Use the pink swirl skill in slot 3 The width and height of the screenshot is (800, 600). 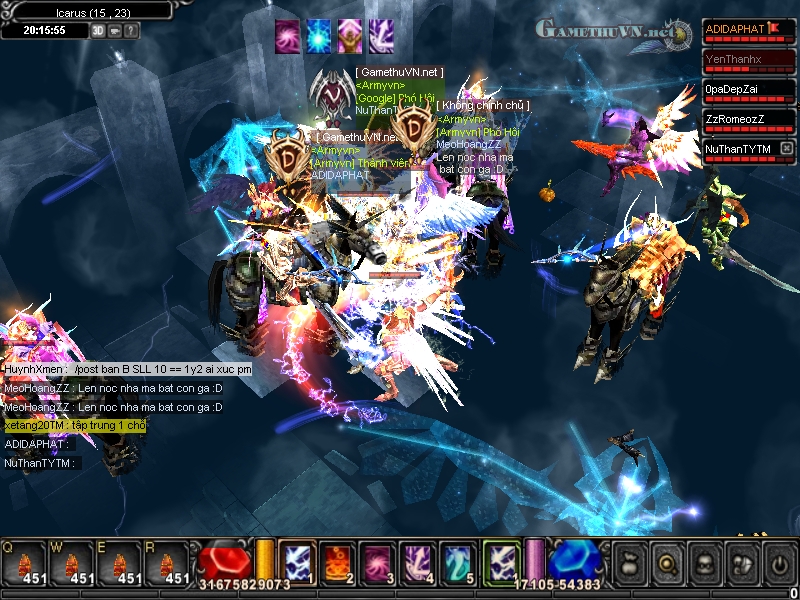coord(376,562)
